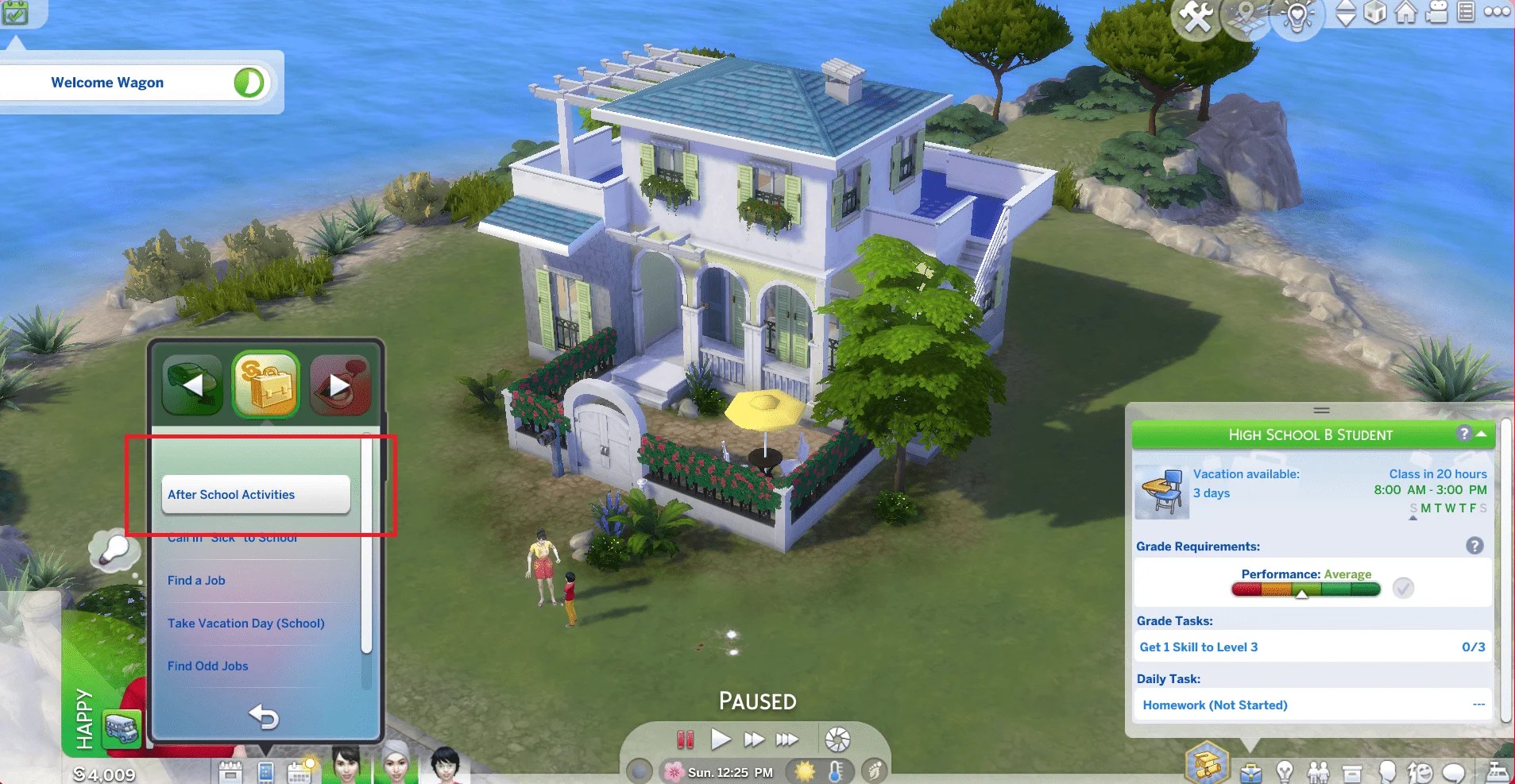Choose Take Vacation Day (School)
This screenshot has height=784, width=1515.
246,624
